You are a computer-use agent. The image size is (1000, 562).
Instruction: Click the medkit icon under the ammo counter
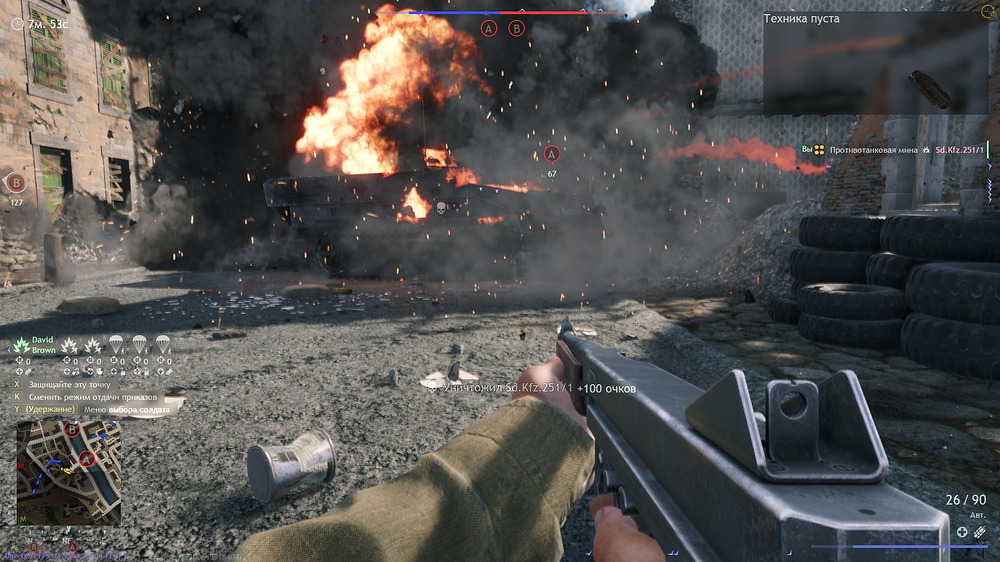click(x=962, y=532)
